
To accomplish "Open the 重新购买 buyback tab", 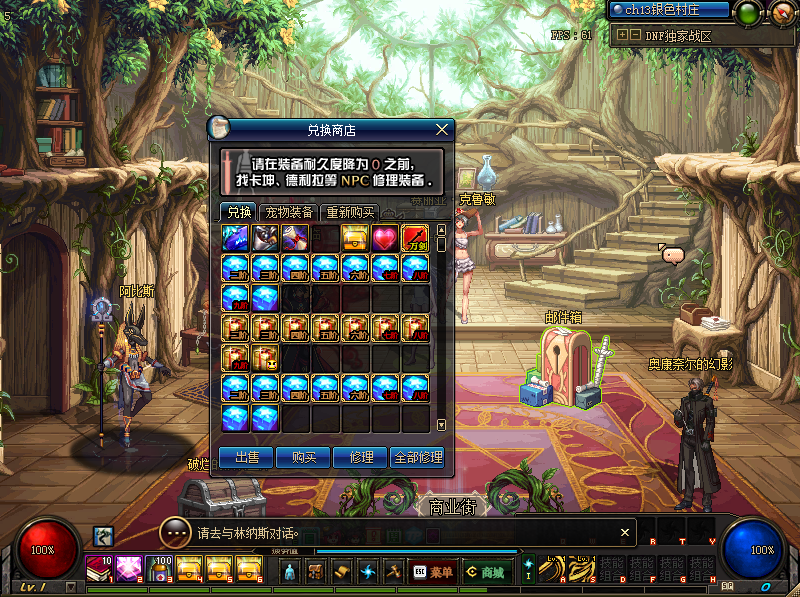I will (x=349, y=212).
